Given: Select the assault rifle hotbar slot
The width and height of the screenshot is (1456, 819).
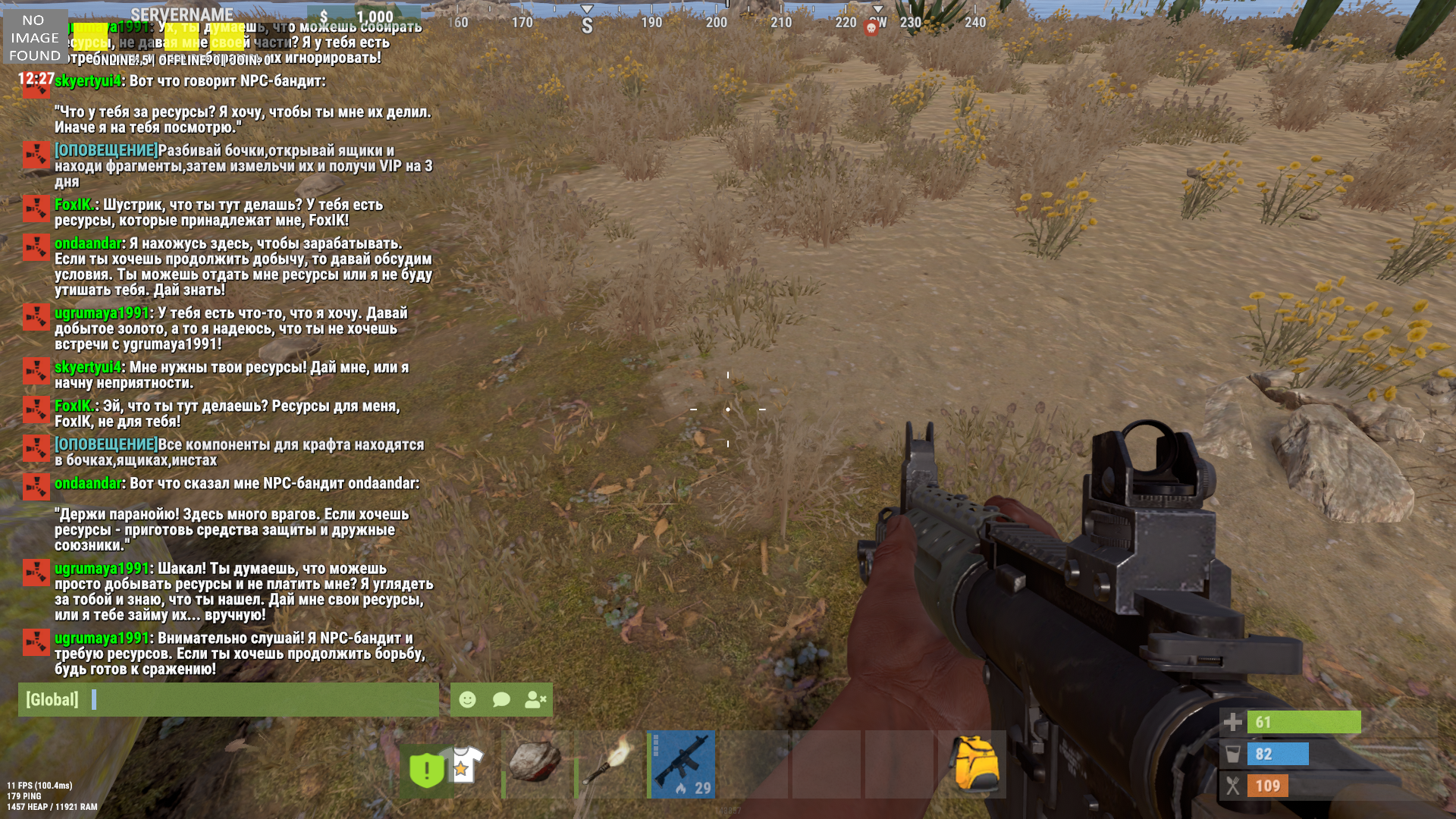Looking at the screenshot, I should click(x=682, y=764).
